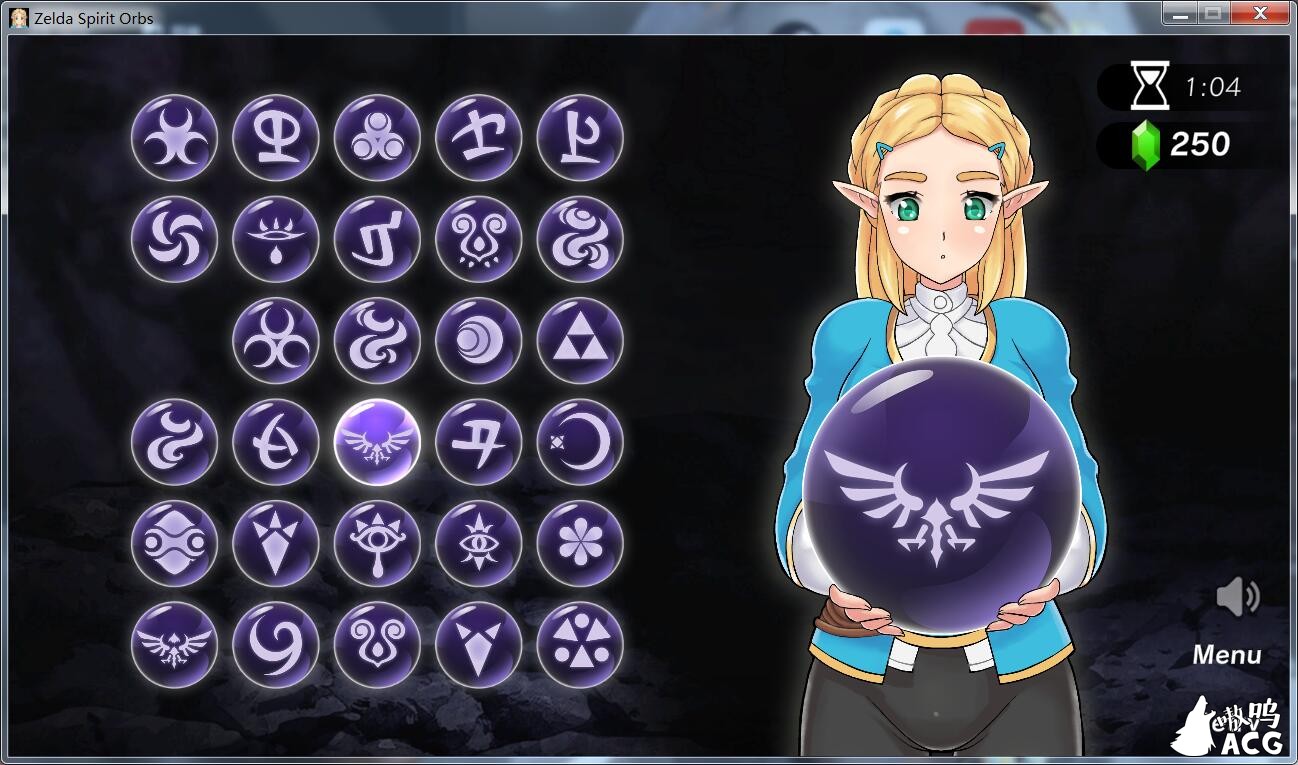1298x765 pixels.
Task: Mute the sound using the speaker icon
Action: pyautogui.click(x=1238, y=598)
